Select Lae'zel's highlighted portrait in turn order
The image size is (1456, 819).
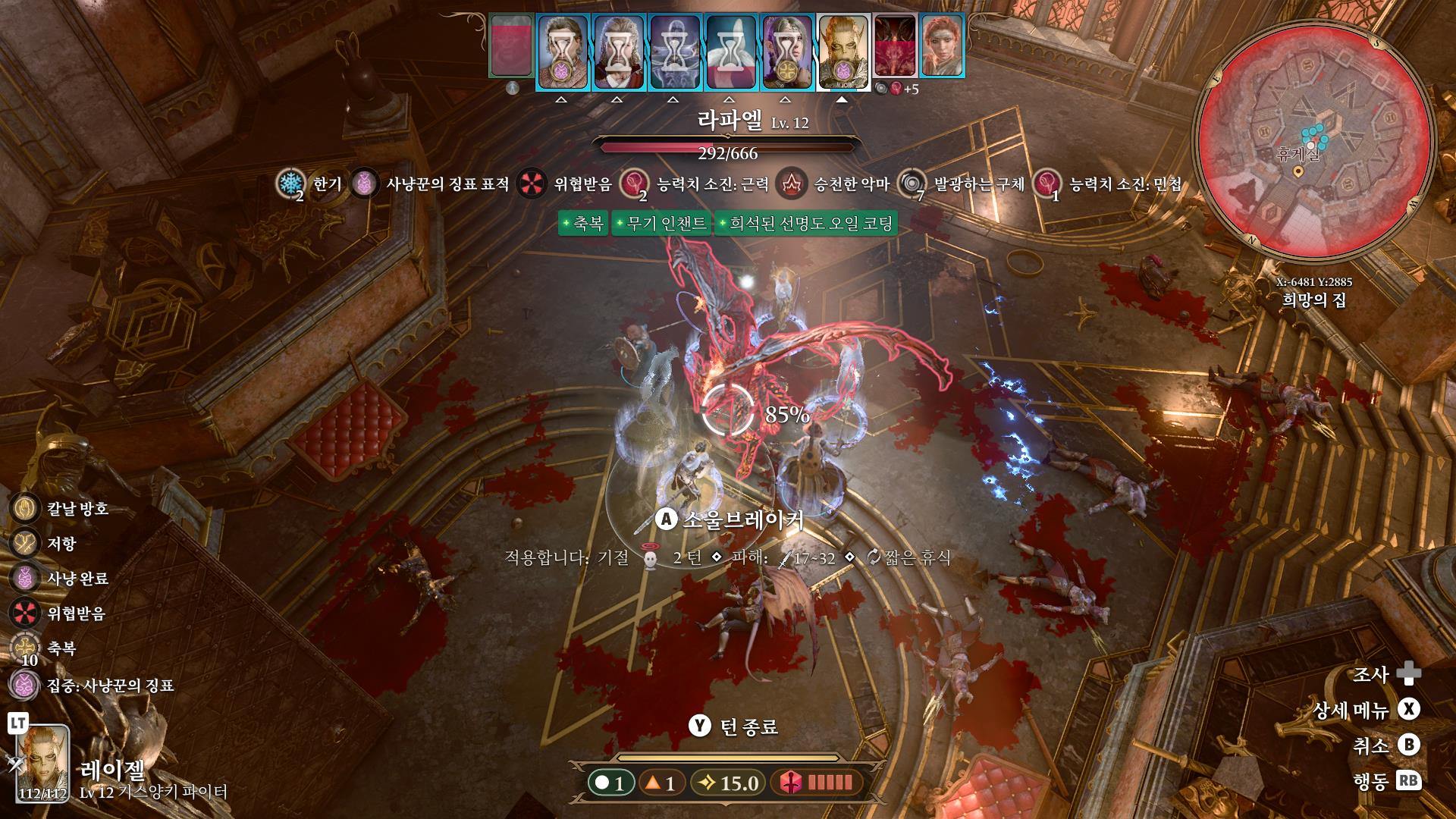[842, 52]
